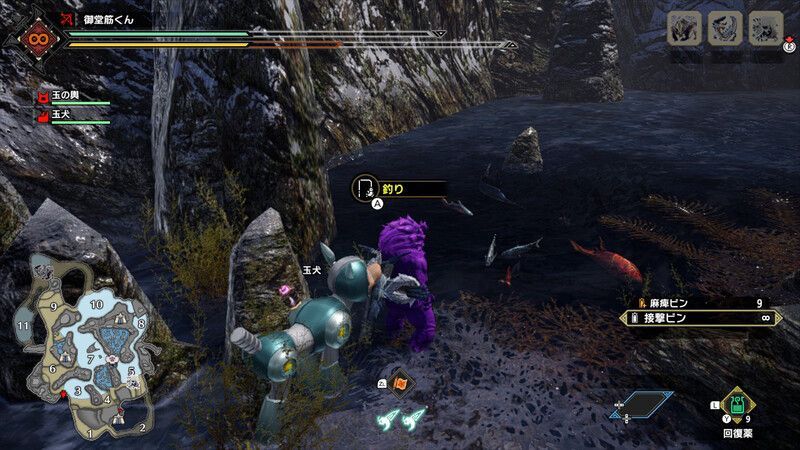Click the blue diamond action bar panel
Image resolution: width=800 pixels, height=450 pixels.
[x=641, y=404]
